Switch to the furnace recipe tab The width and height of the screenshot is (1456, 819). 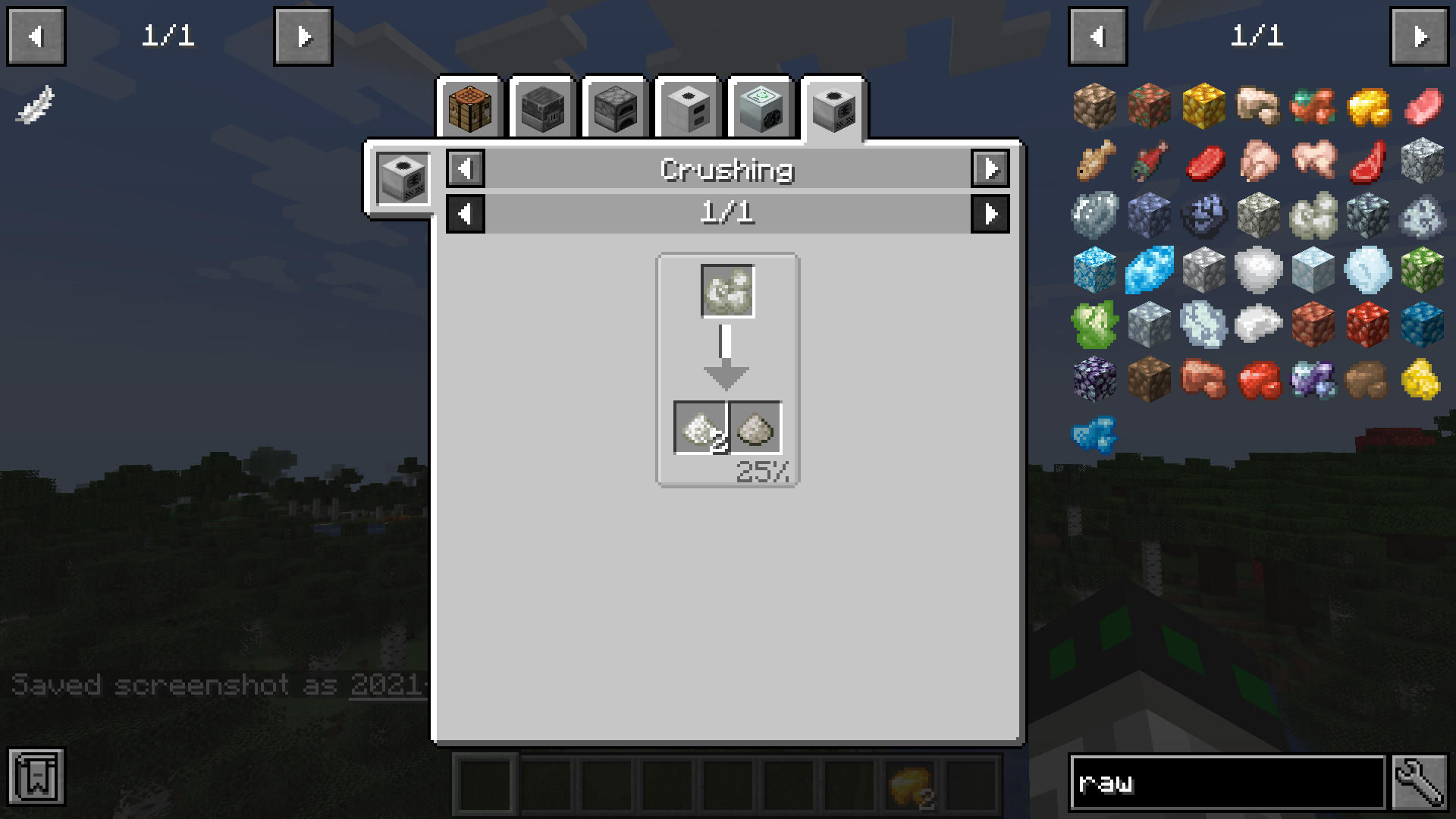click(x=616, y=108)
